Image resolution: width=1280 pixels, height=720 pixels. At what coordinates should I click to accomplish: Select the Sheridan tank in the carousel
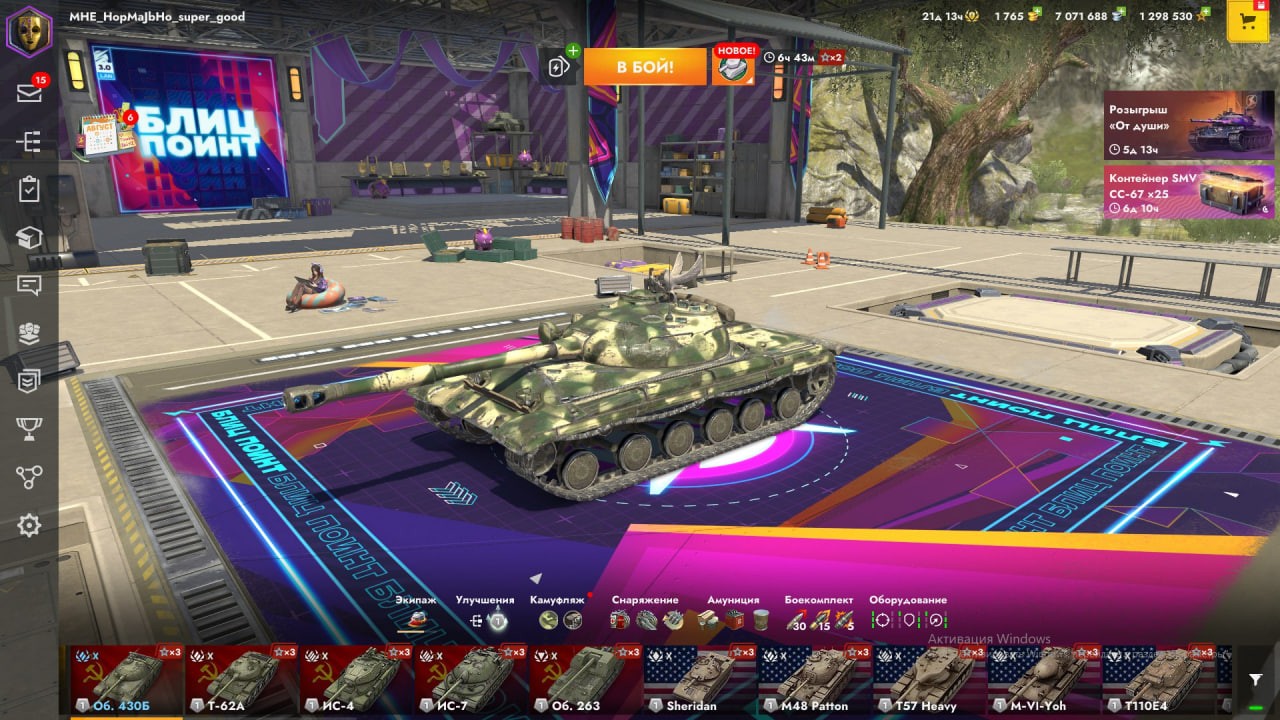coord(700,679)
